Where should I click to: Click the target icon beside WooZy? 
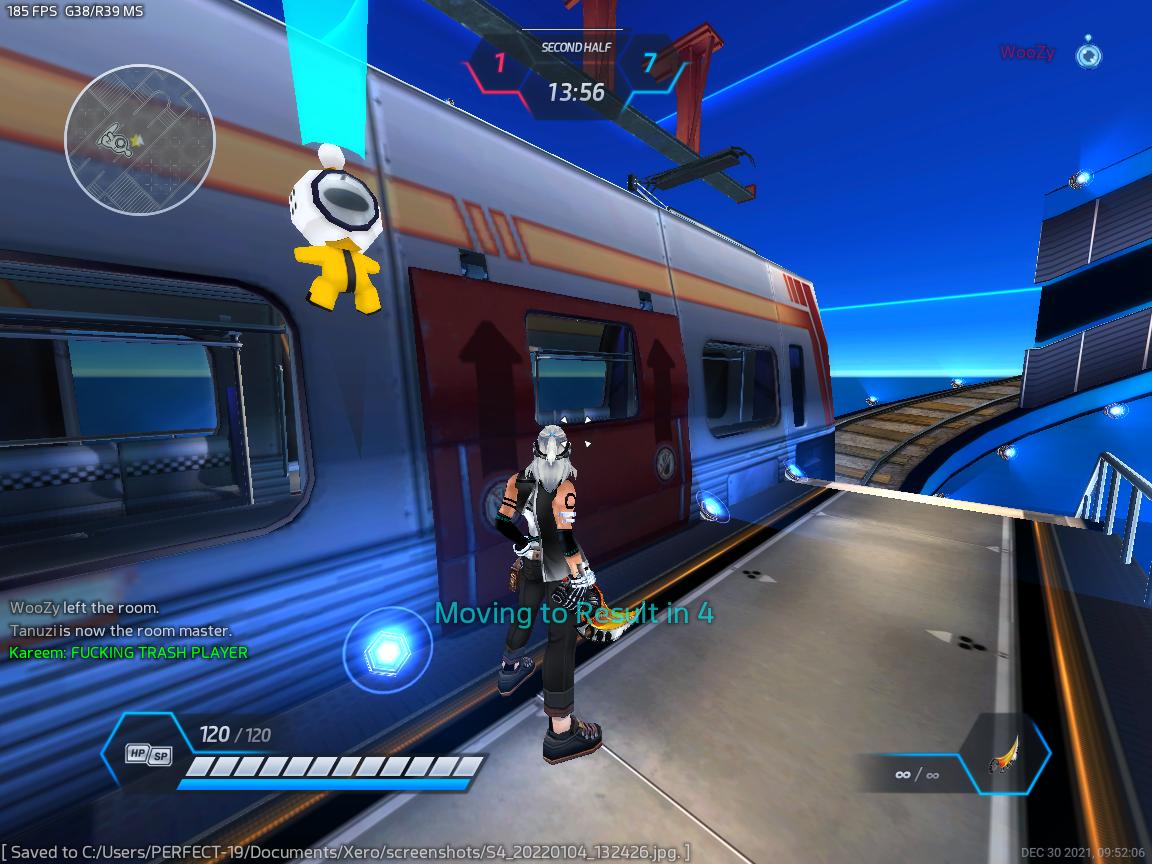[1088, 53]
